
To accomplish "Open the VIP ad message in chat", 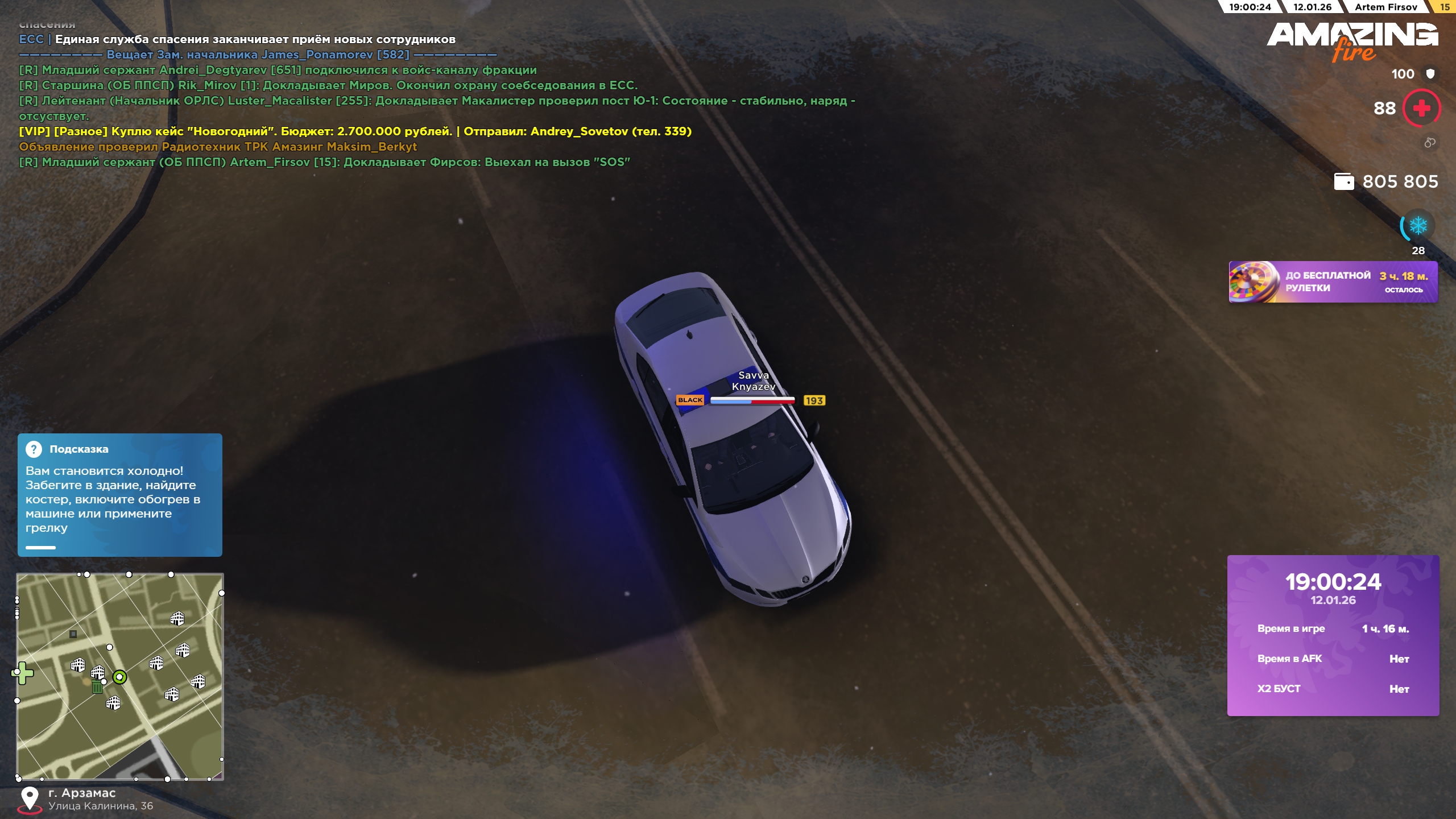I will (x=355, y=131).
